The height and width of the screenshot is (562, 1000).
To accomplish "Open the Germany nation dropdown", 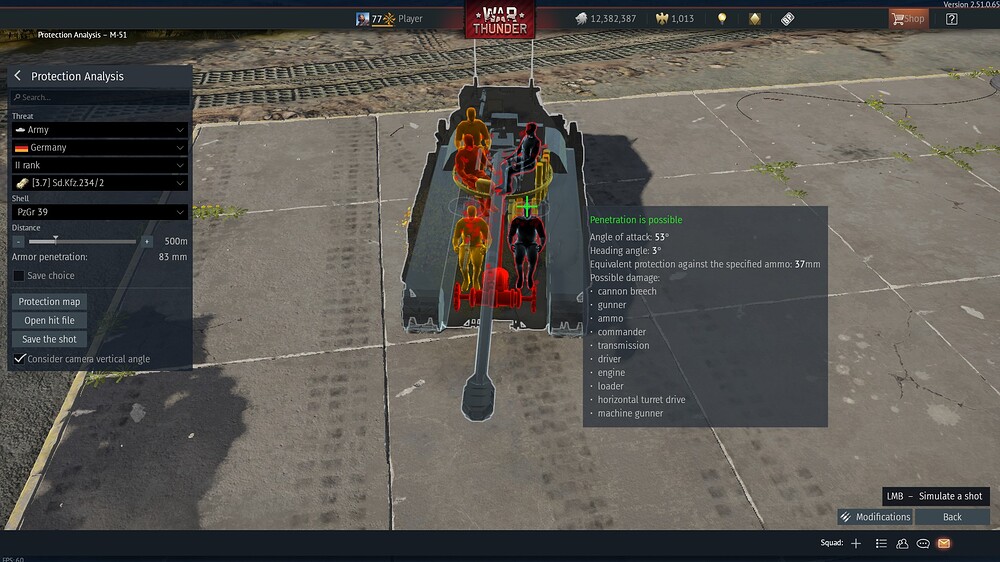I will coord(99,148).
